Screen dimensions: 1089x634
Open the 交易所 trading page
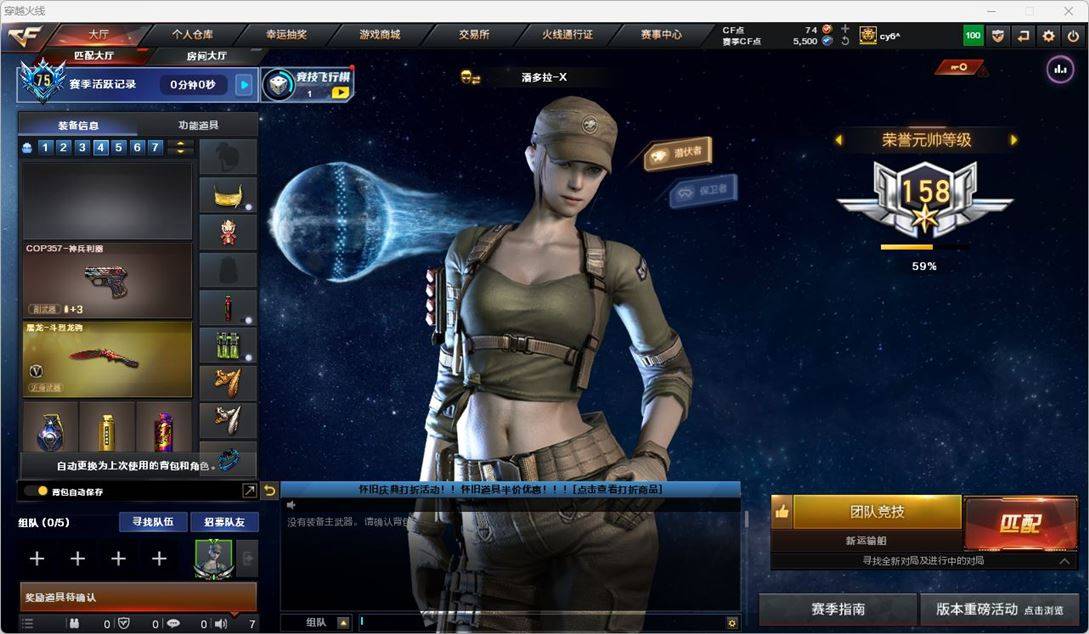point(474,34)
